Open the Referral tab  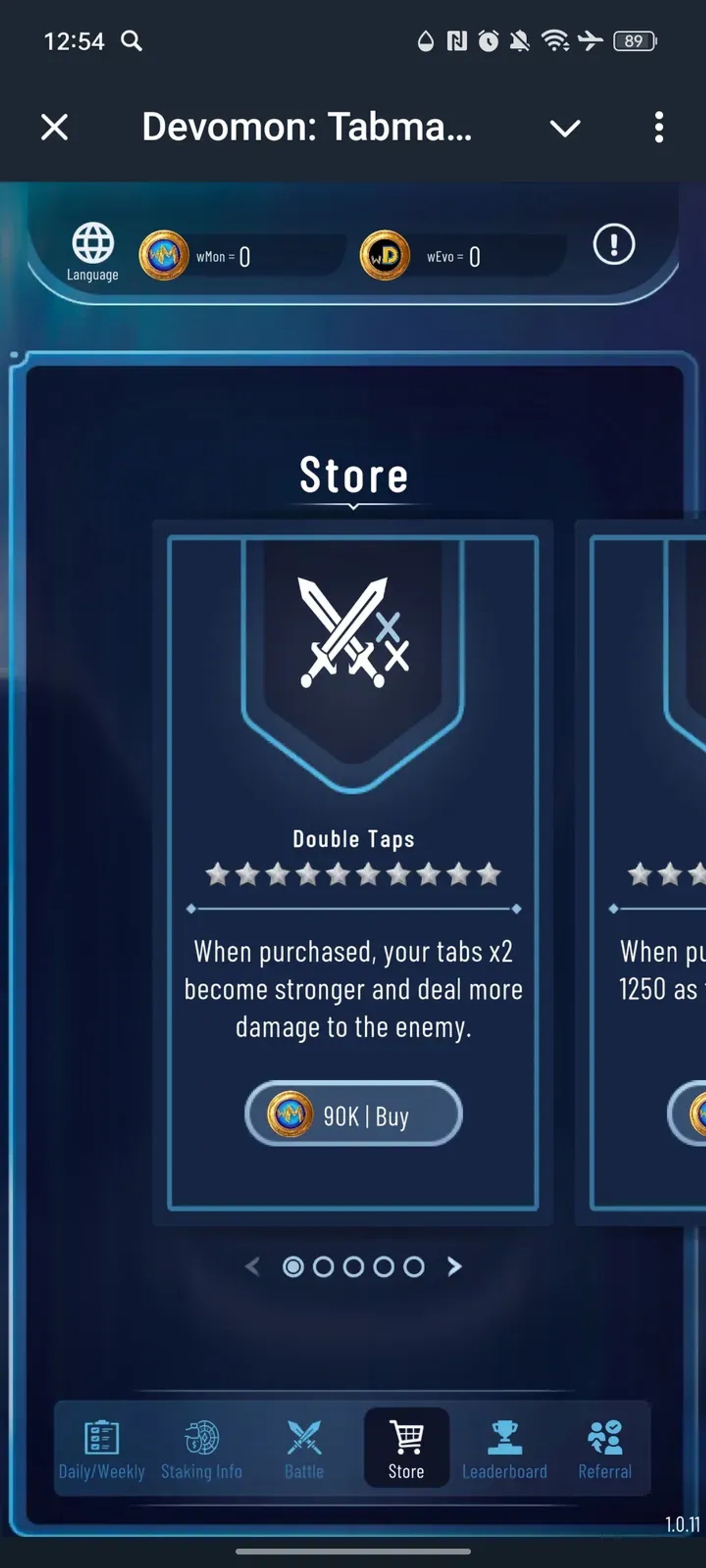[605, 1449]
